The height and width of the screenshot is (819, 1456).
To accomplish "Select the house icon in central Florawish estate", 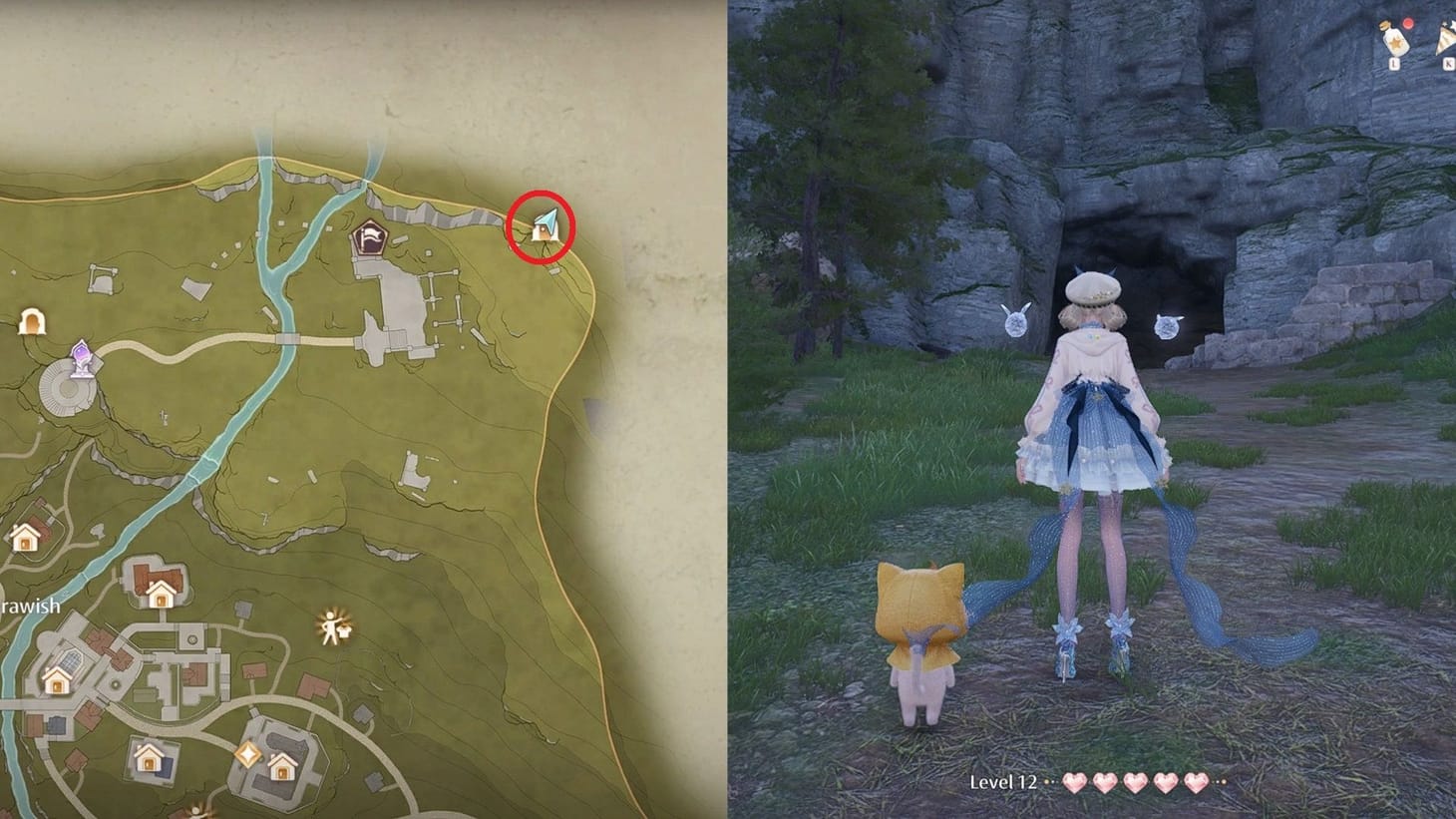I will click(x=57, y=682).
